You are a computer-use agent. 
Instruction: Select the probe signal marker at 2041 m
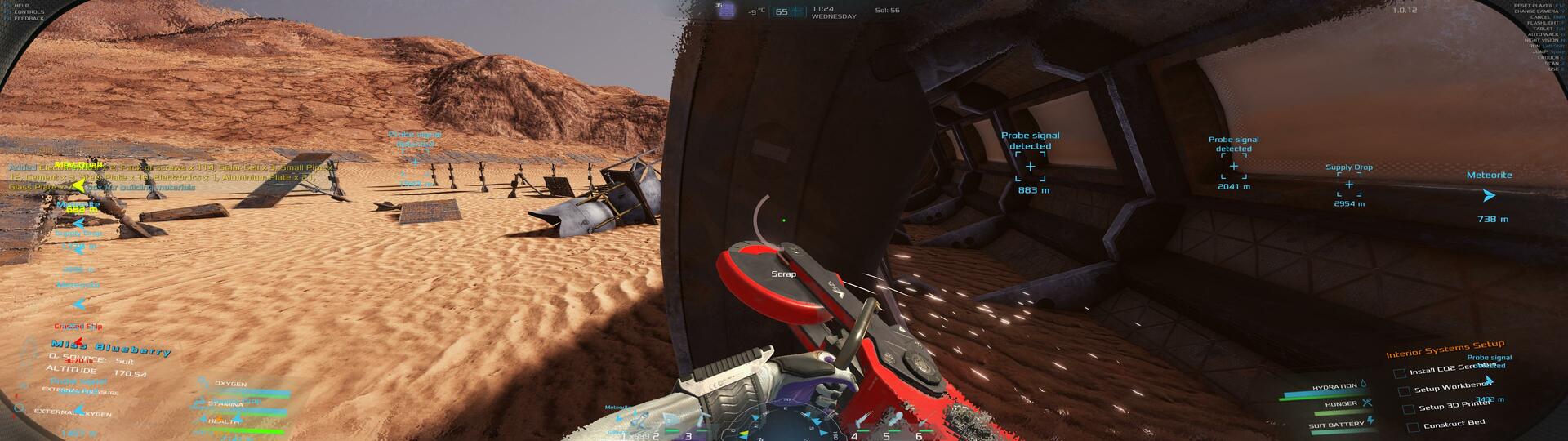point(1233,166)
